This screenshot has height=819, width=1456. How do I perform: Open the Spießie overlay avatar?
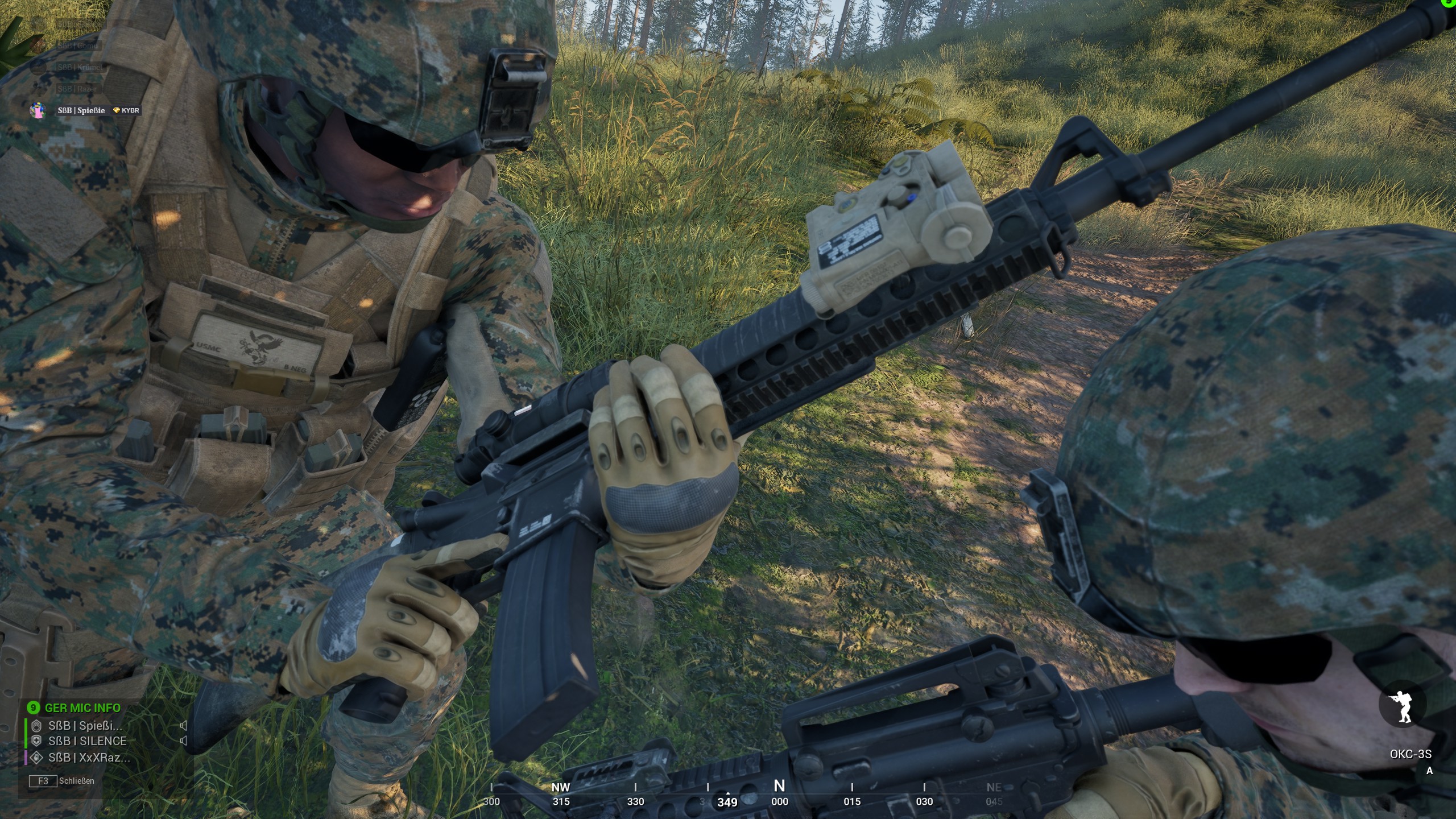coord(38,110)
